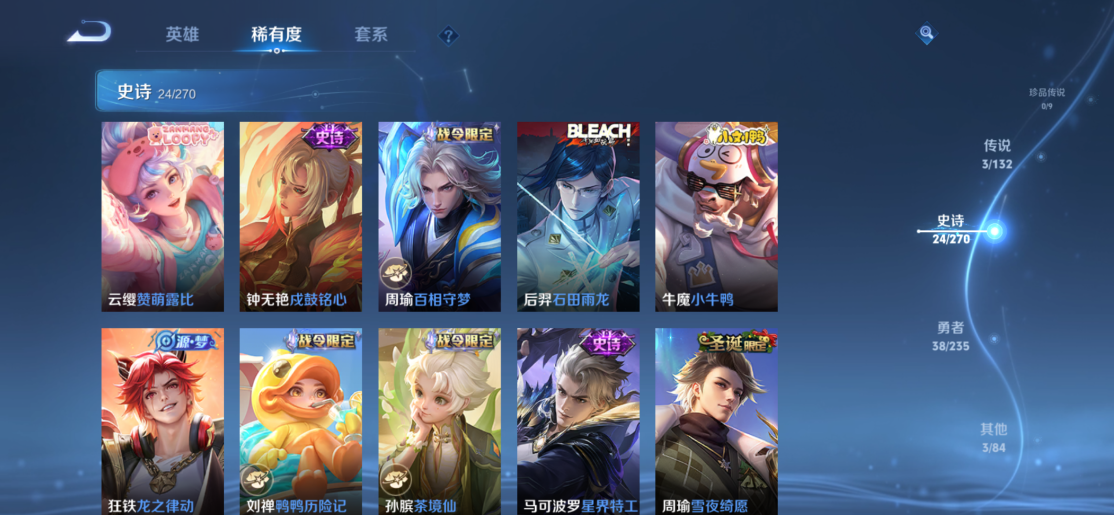This screenshot has width=1114, height=515.
Task: Select the 稀有度 tab
Action: click(276, 35)
